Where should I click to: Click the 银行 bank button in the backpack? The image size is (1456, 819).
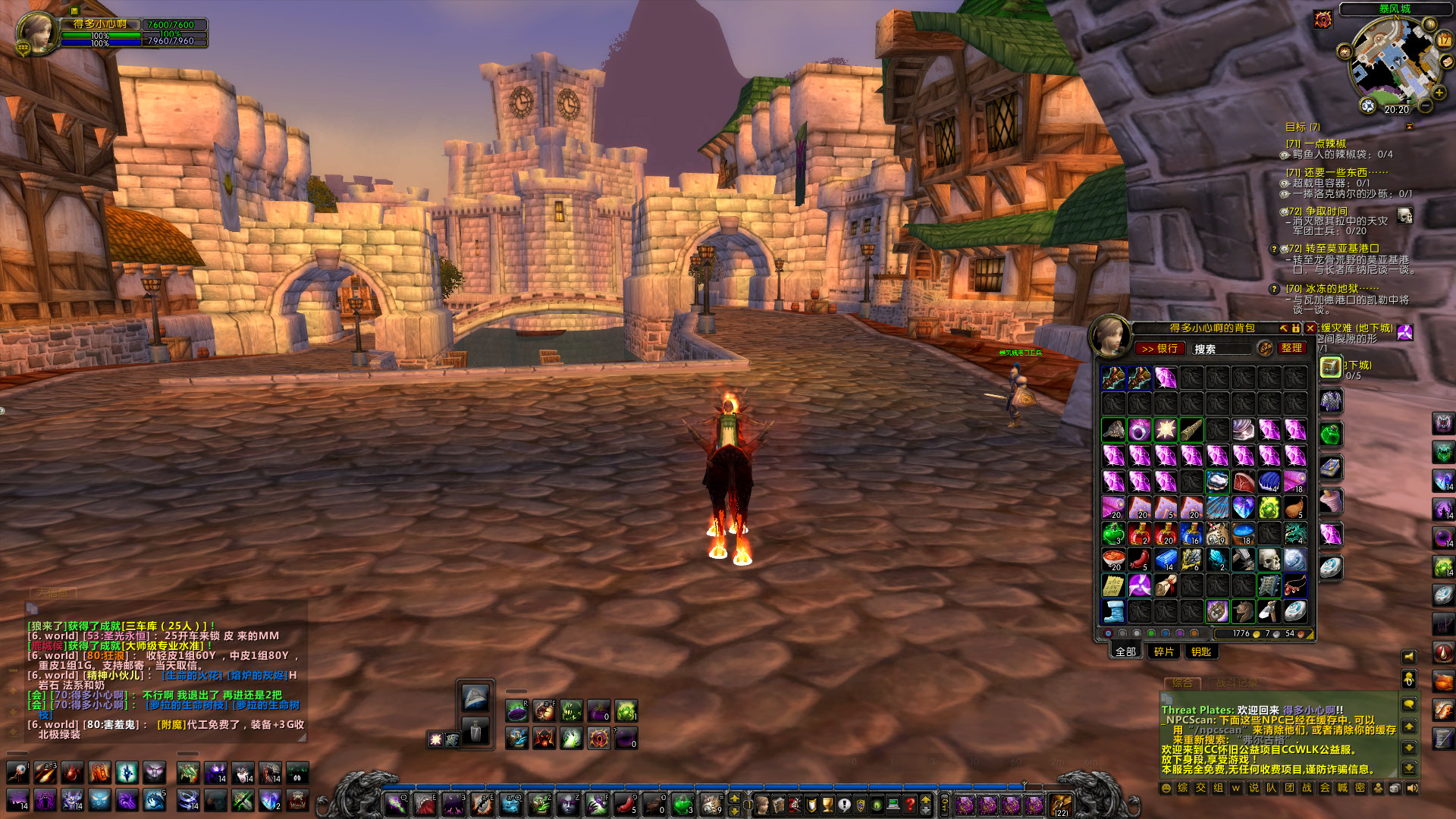coord(1161,349)
